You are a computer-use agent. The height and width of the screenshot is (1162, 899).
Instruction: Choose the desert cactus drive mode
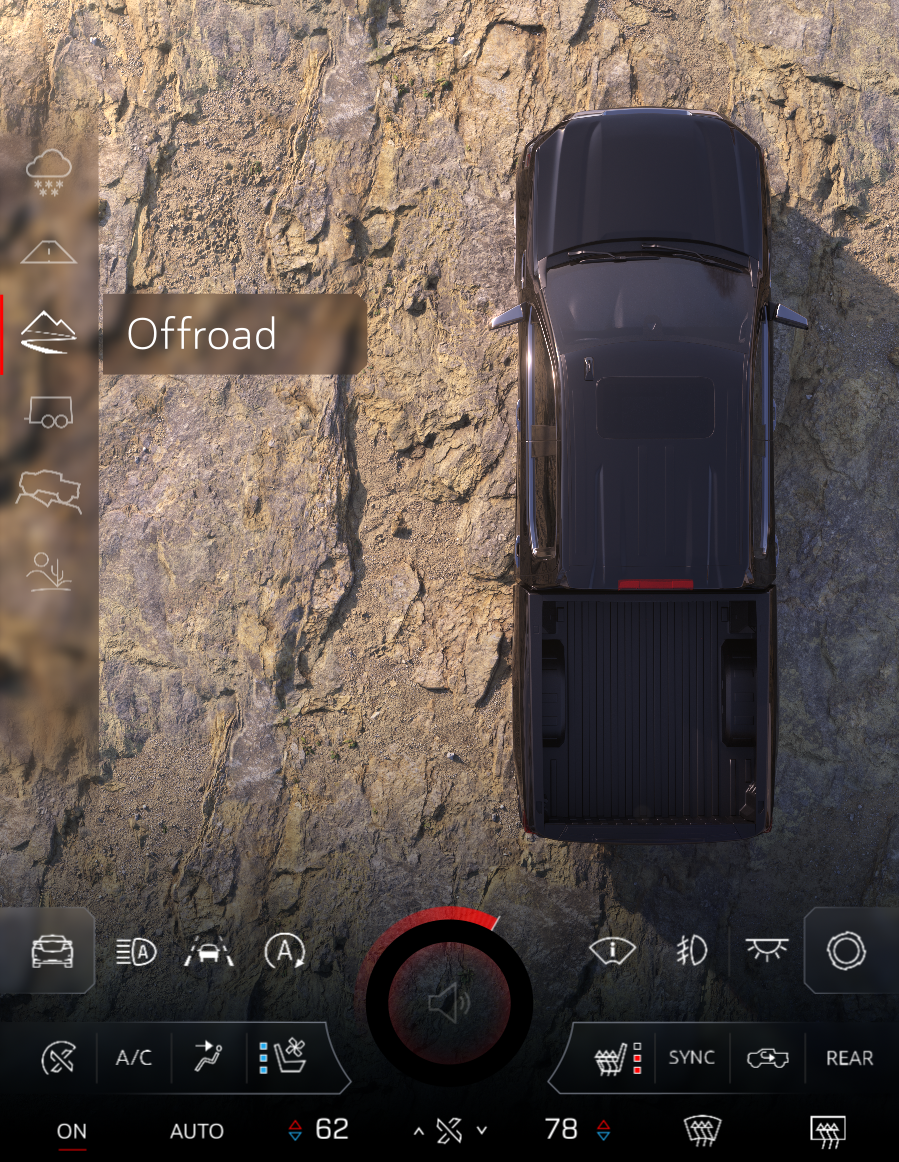(x=48, y=570)
